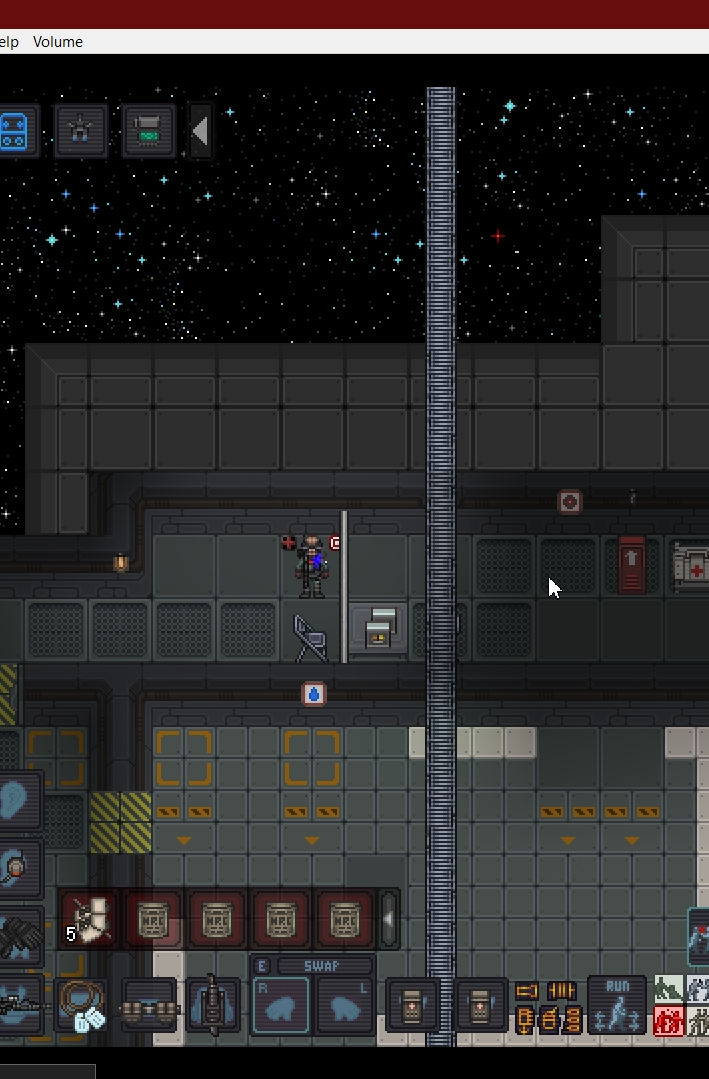Select the right hand slot
The width and height of the screenshot is (709, 1079).
tap(280, 1005)
